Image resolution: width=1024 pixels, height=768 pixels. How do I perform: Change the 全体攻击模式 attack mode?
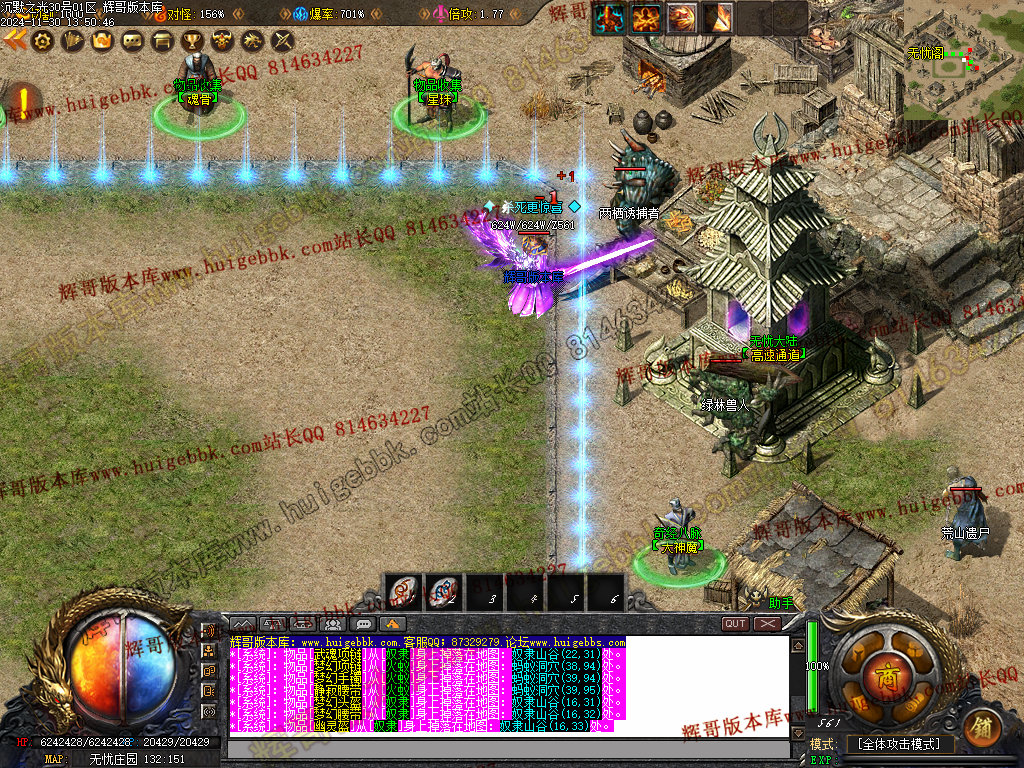[x=899, y=745]
